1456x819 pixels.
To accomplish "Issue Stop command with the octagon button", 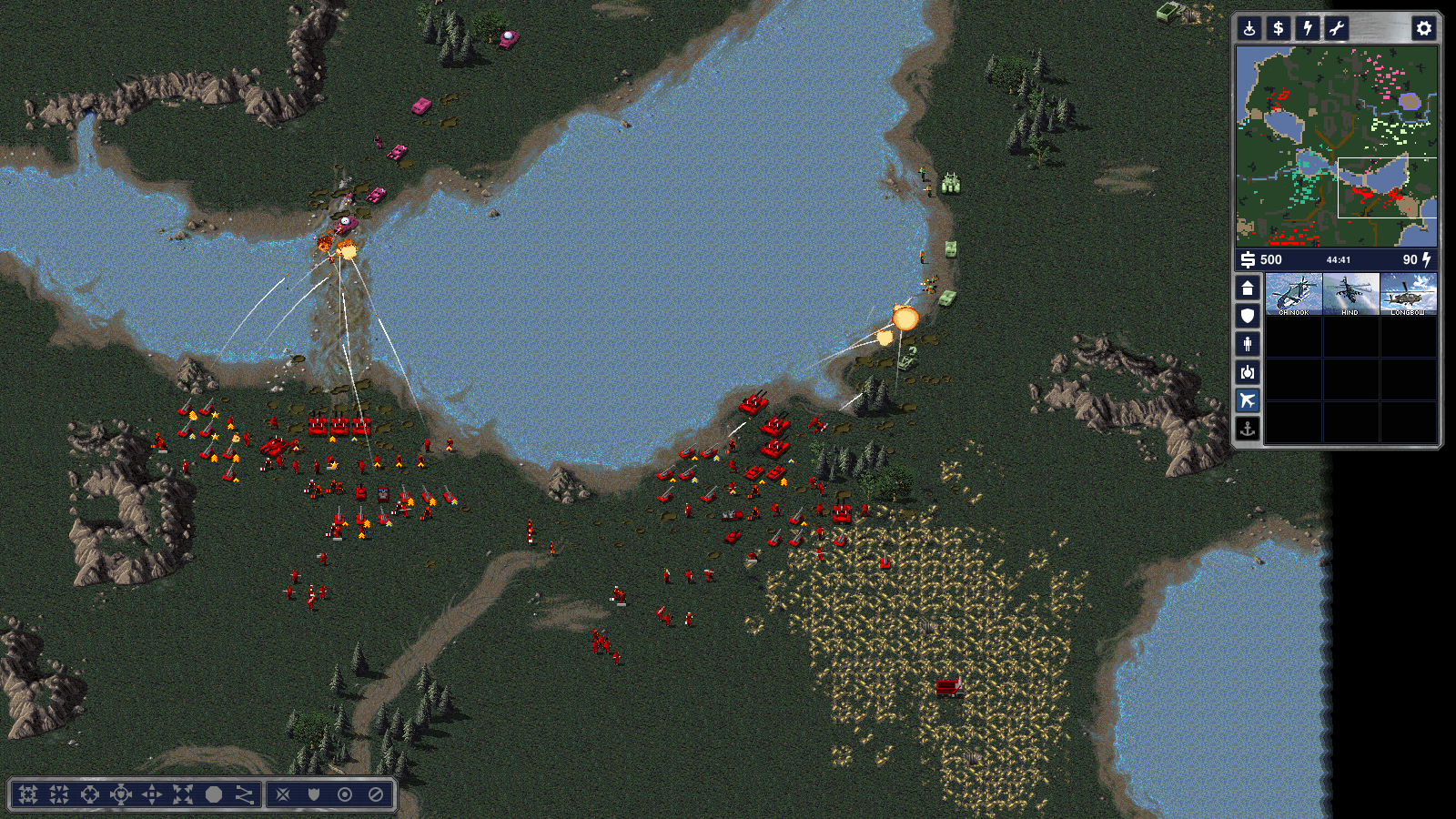I will point(214,794).
